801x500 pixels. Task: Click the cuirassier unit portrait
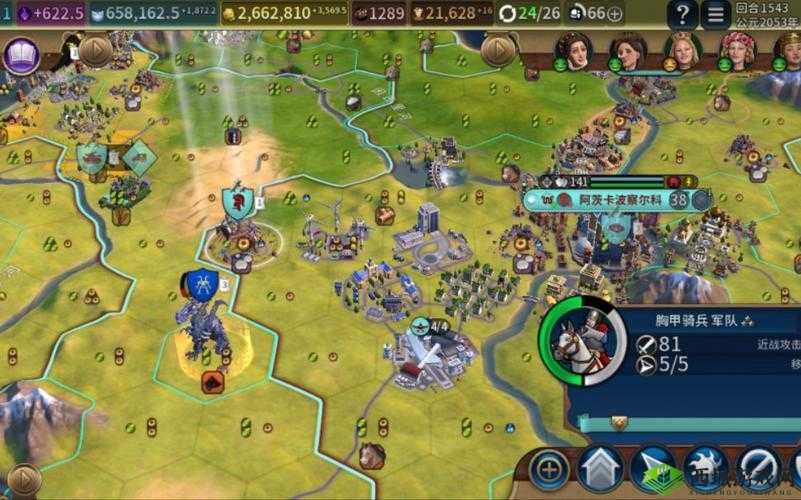pos(582,340)
